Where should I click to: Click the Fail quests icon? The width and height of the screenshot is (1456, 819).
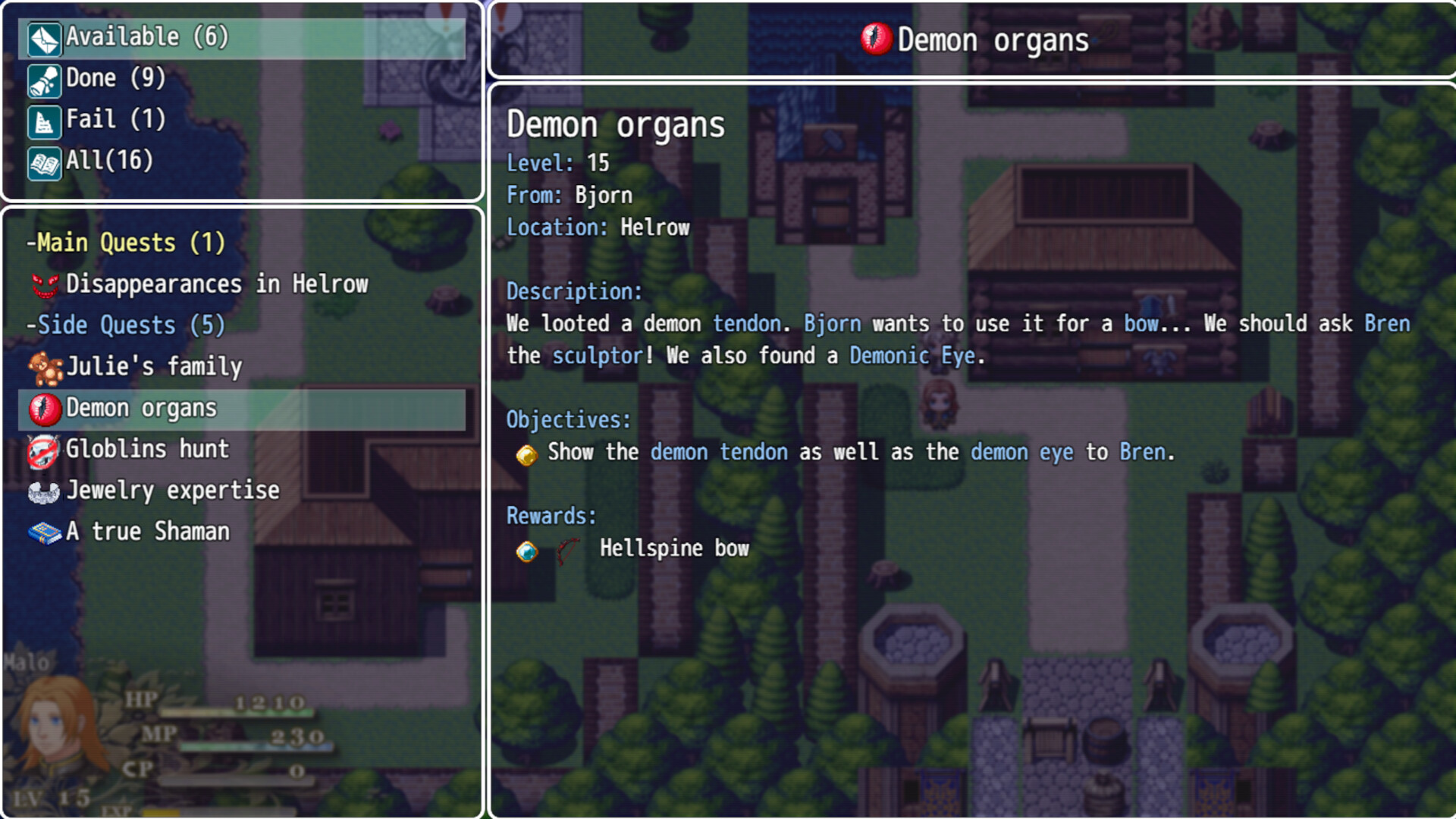click(43, 120)
